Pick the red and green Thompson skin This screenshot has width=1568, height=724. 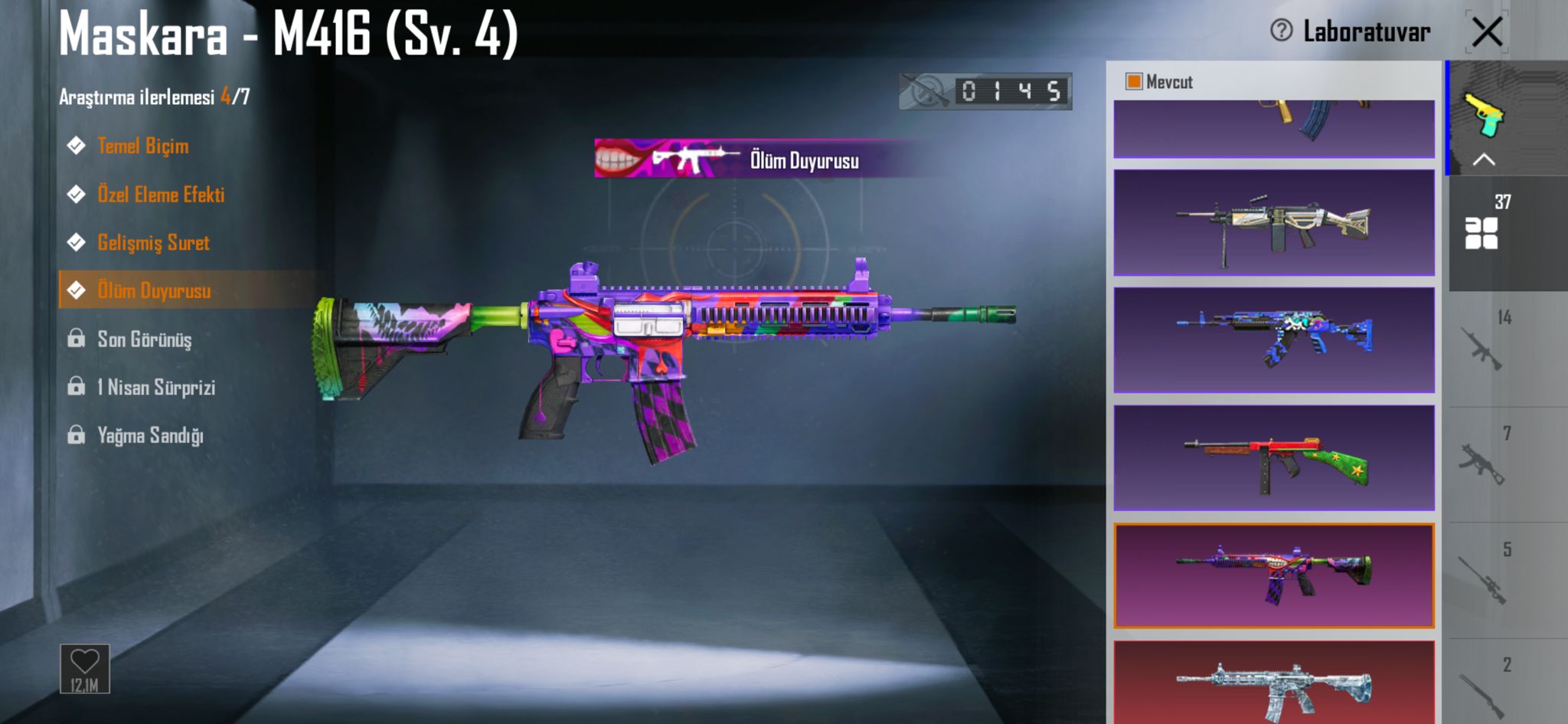[1273, 458]
